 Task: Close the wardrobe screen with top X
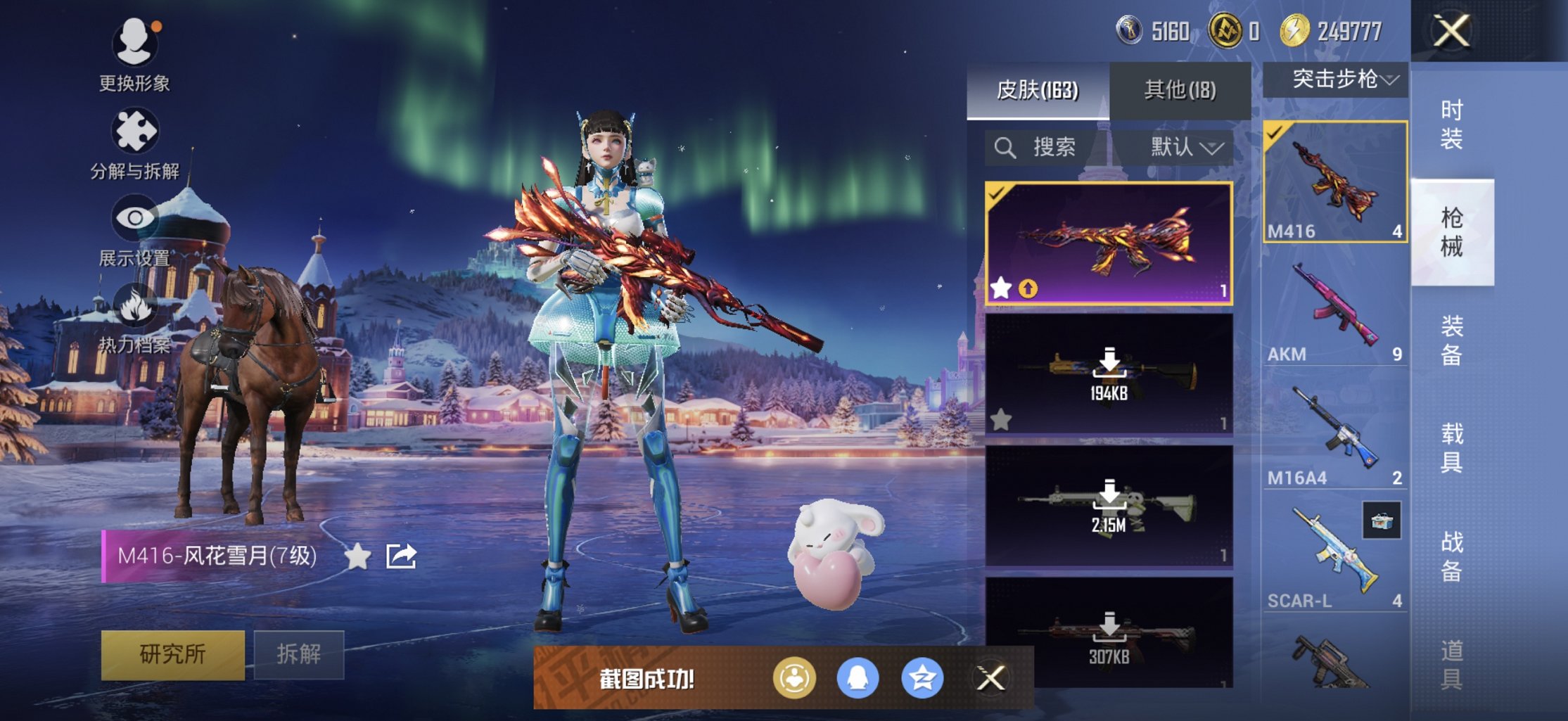coord(1452,31)
